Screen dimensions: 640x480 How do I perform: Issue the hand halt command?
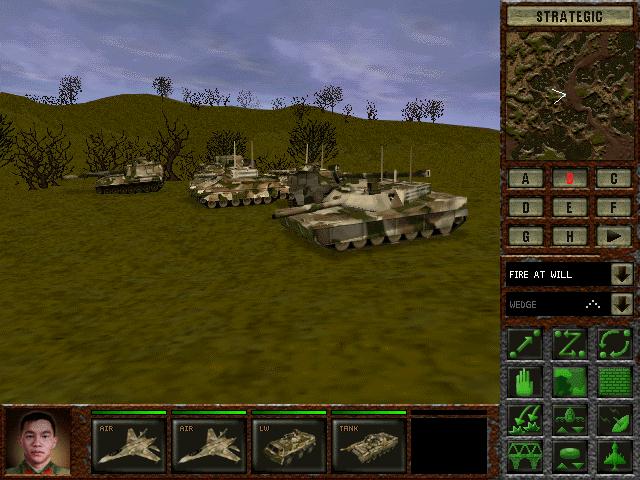525,381
